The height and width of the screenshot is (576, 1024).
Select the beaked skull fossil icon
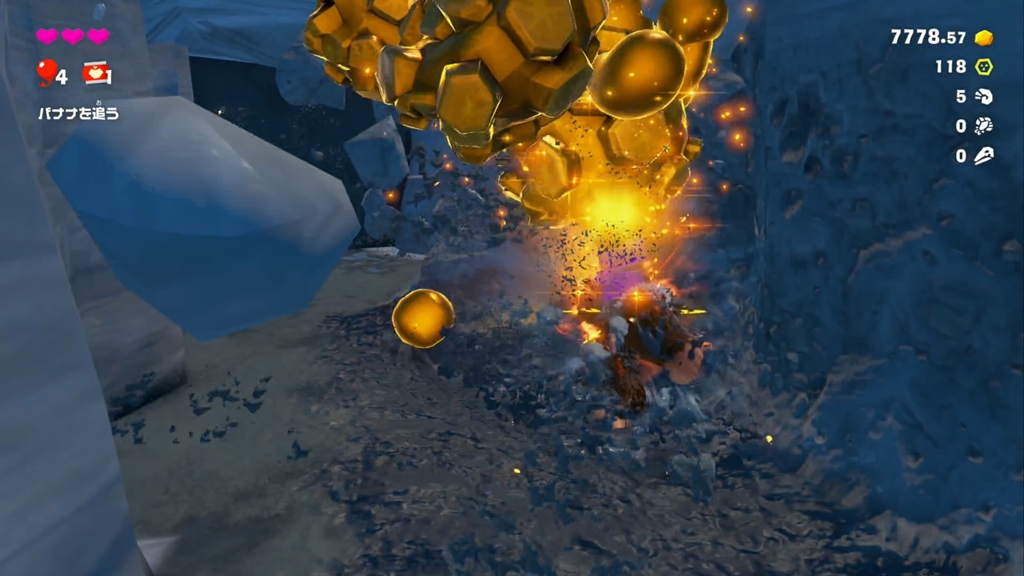(x=984, y=156)
